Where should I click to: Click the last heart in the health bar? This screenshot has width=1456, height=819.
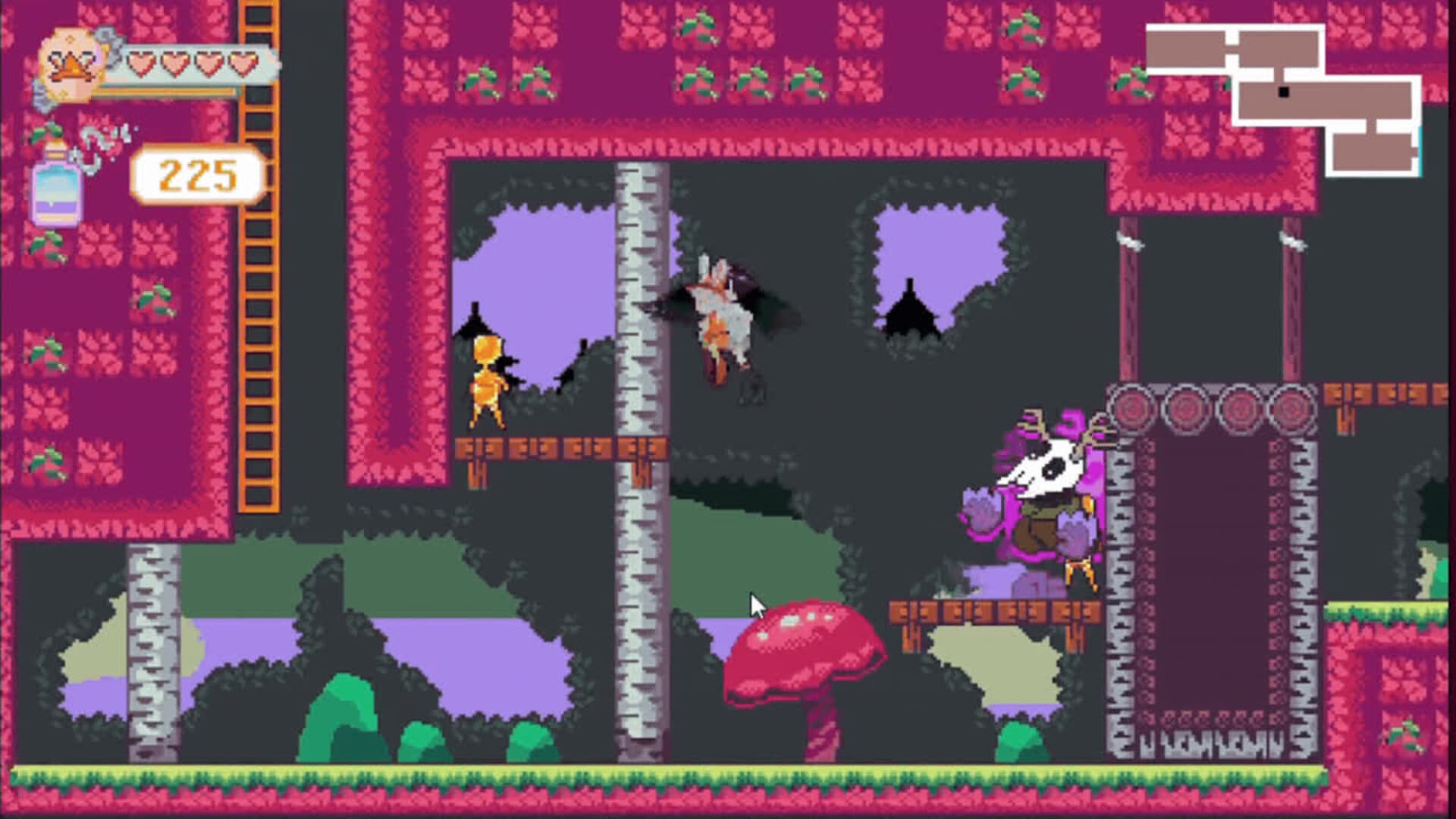point(241,64)
